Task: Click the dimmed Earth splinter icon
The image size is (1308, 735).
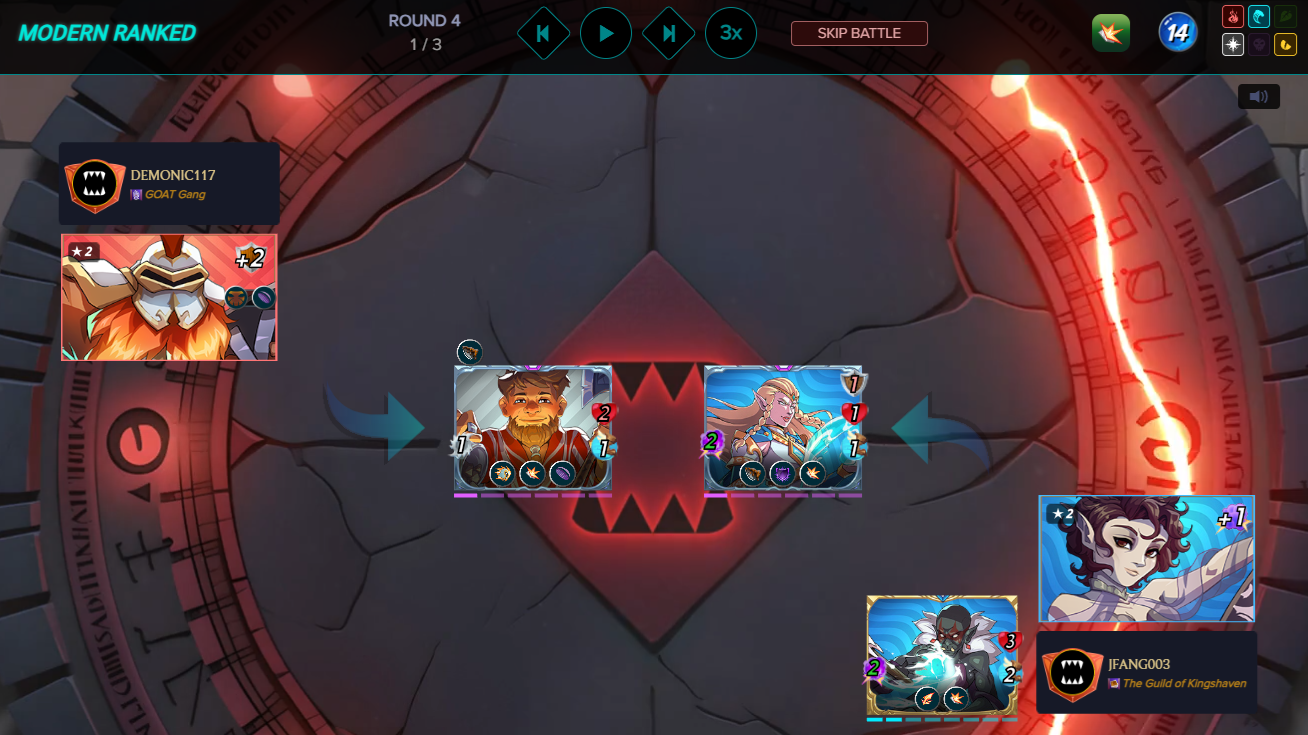Action: [x=1285, y=16]
